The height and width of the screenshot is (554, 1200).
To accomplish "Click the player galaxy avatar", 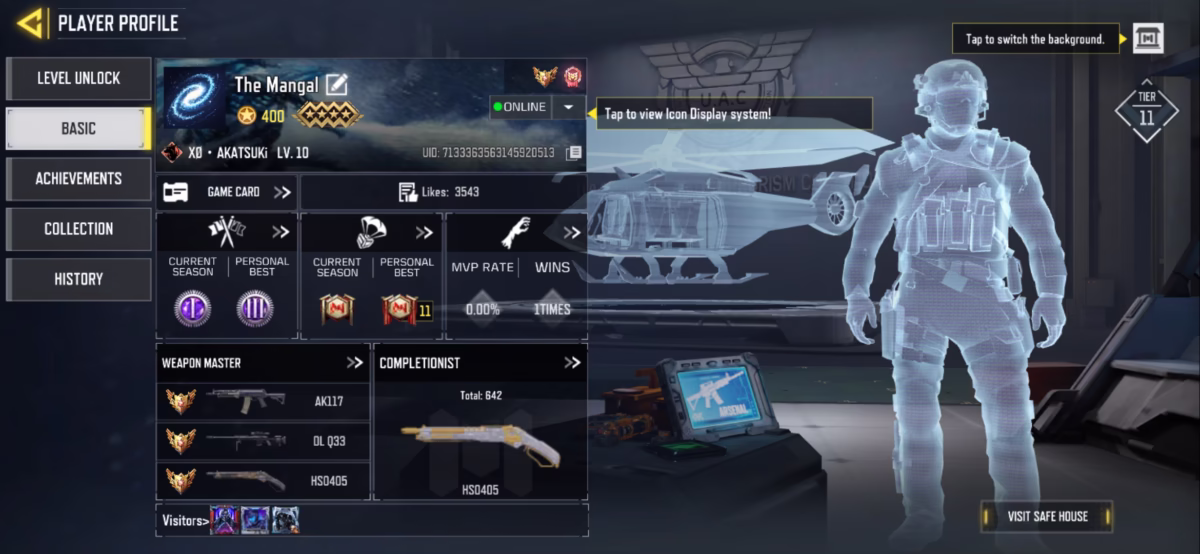I will pos(195,98).
